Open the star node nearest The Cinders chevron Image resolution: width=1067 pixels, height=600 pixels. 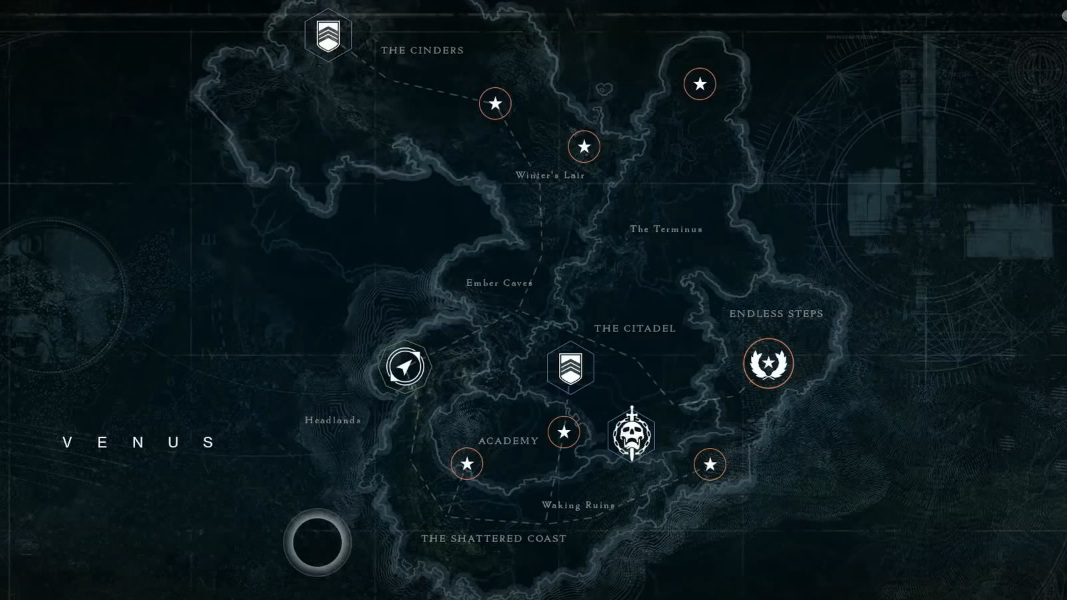tap(495, 103)
